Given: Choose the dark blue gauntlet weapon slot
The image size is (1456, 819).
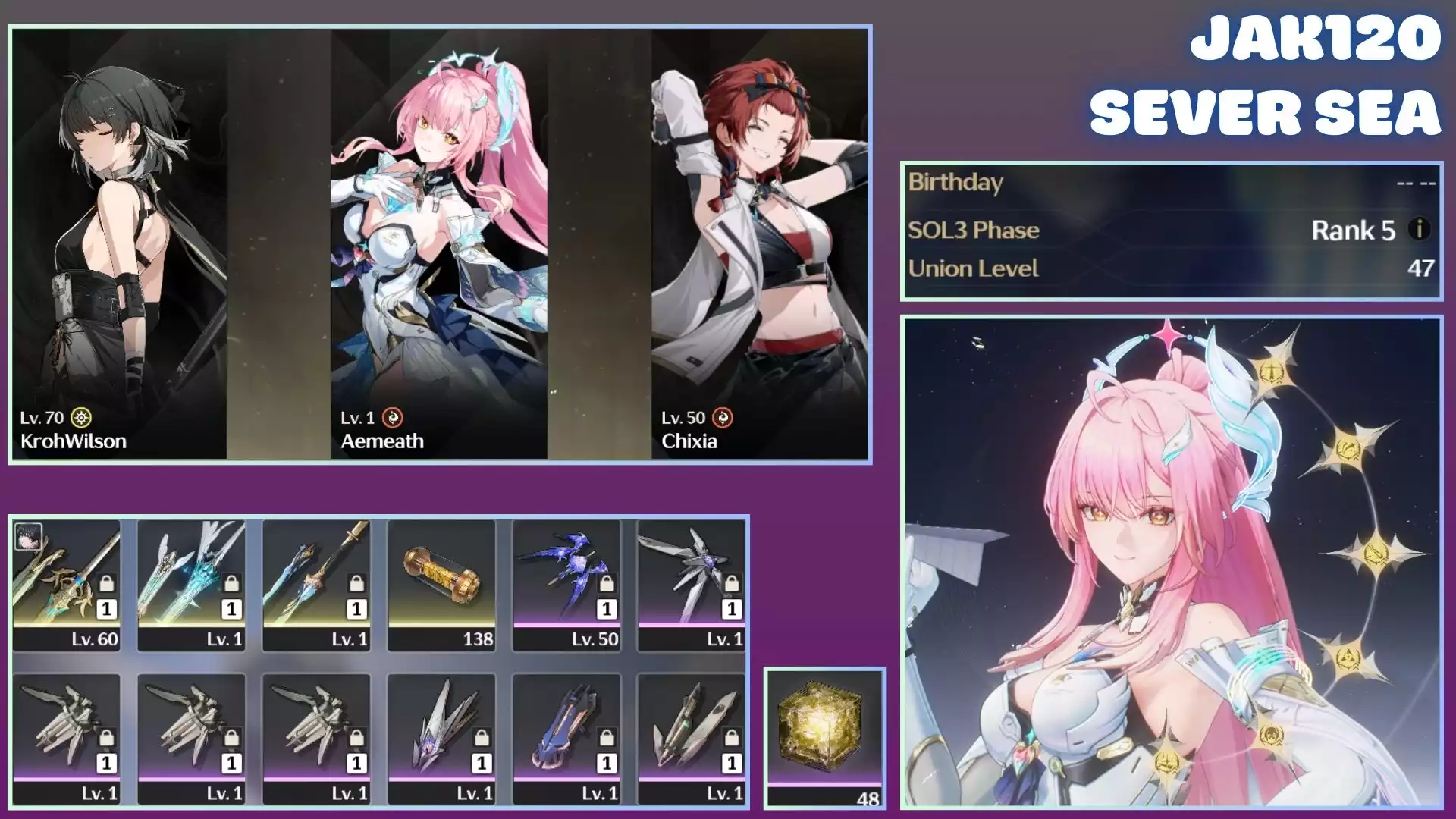Looking at the screenshot, I should click(566, 739).
